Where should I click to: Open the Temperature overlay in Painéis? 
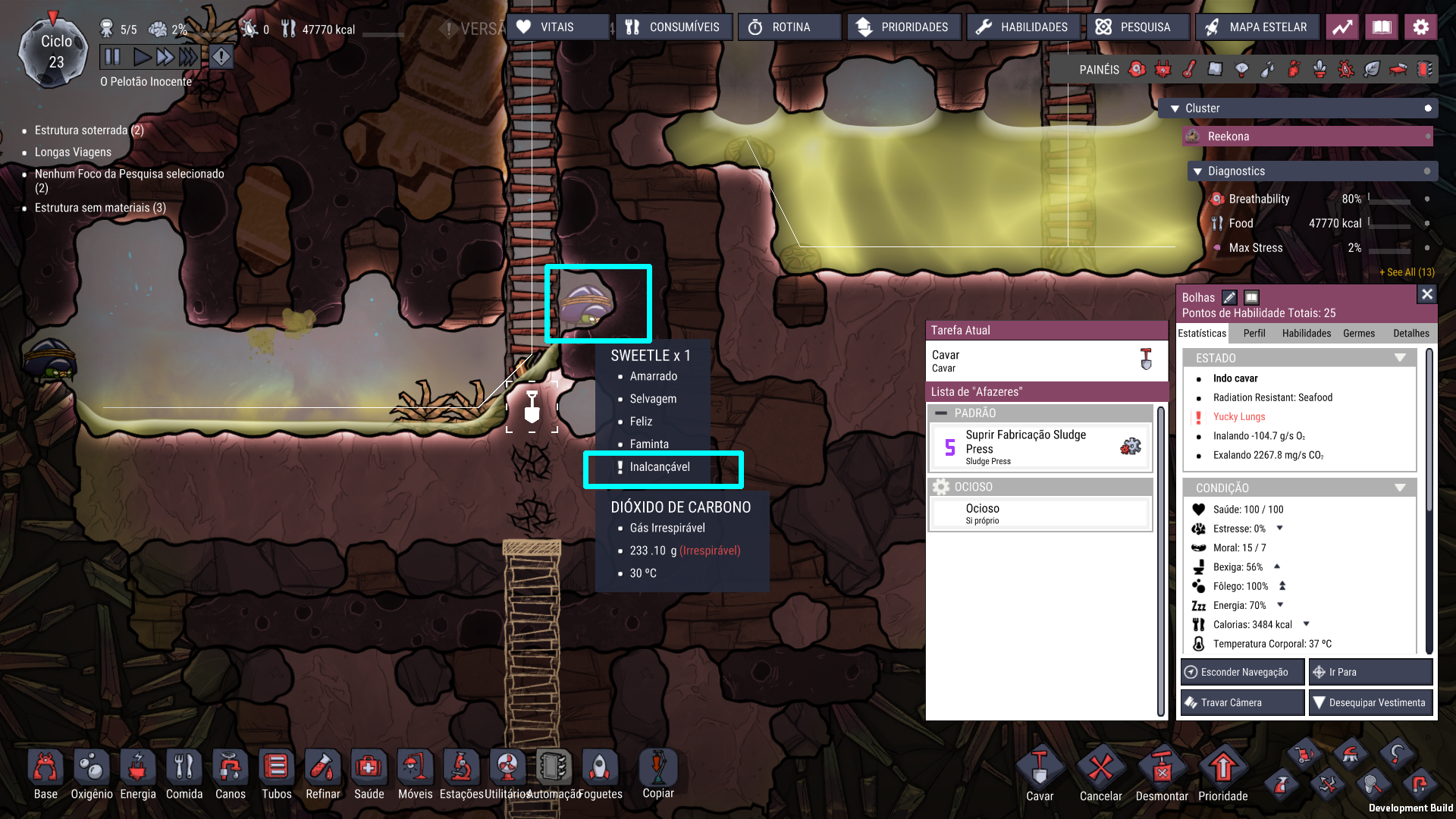[1188, 69]
